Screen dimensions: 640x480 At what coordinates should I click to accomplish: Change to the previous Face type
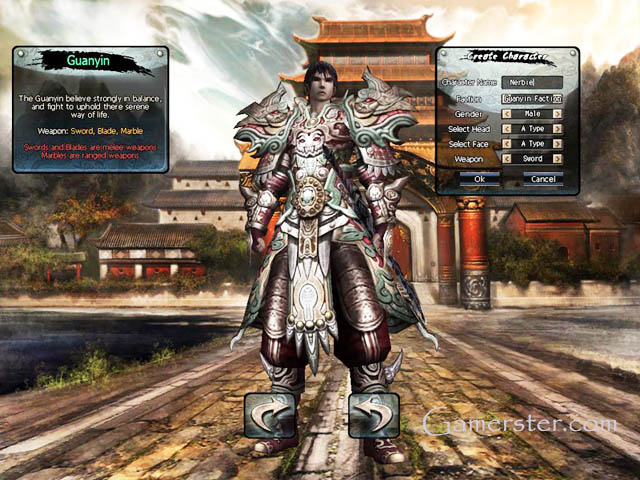coord(507,143)
